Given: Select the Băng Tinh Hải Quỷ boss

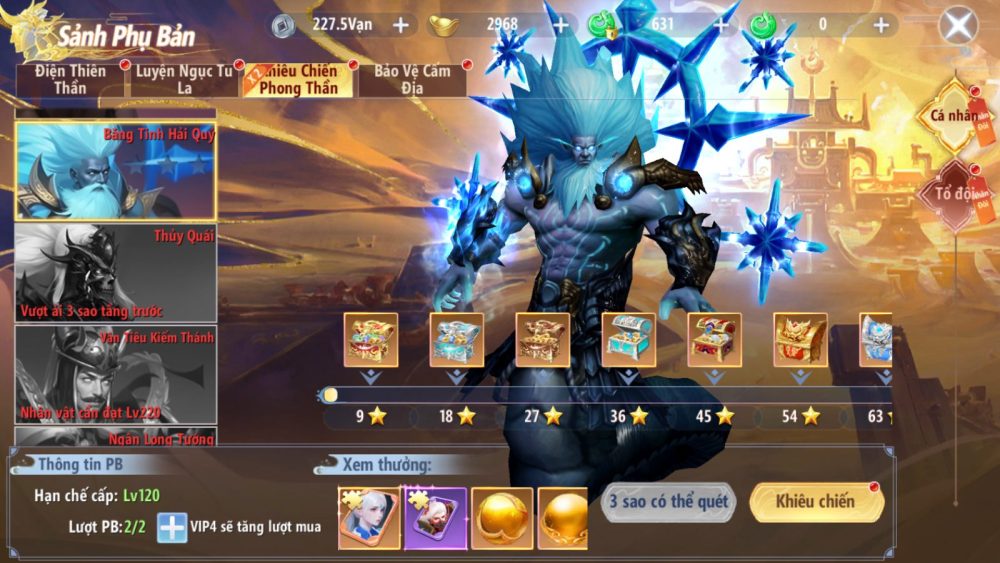Looking at the screenshot, I should click(x=116, y=171).
